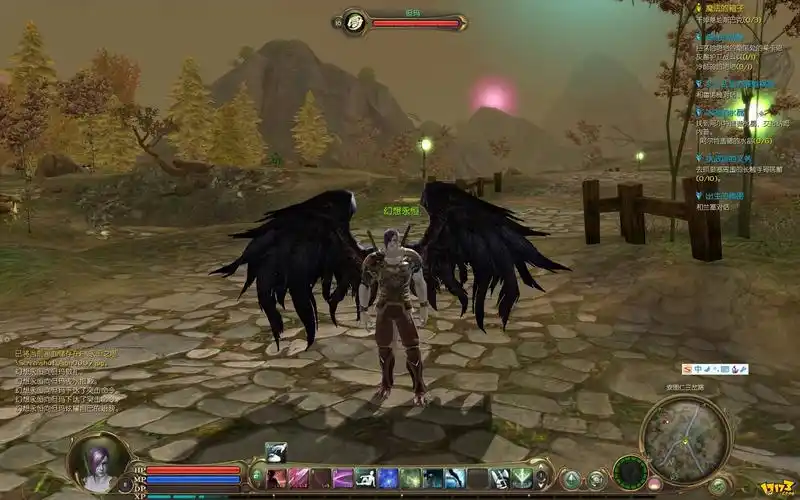The width and height of the screenshot is (800, 500).
Task: Select the player character portrait
Action: click(x=100, y=464)
